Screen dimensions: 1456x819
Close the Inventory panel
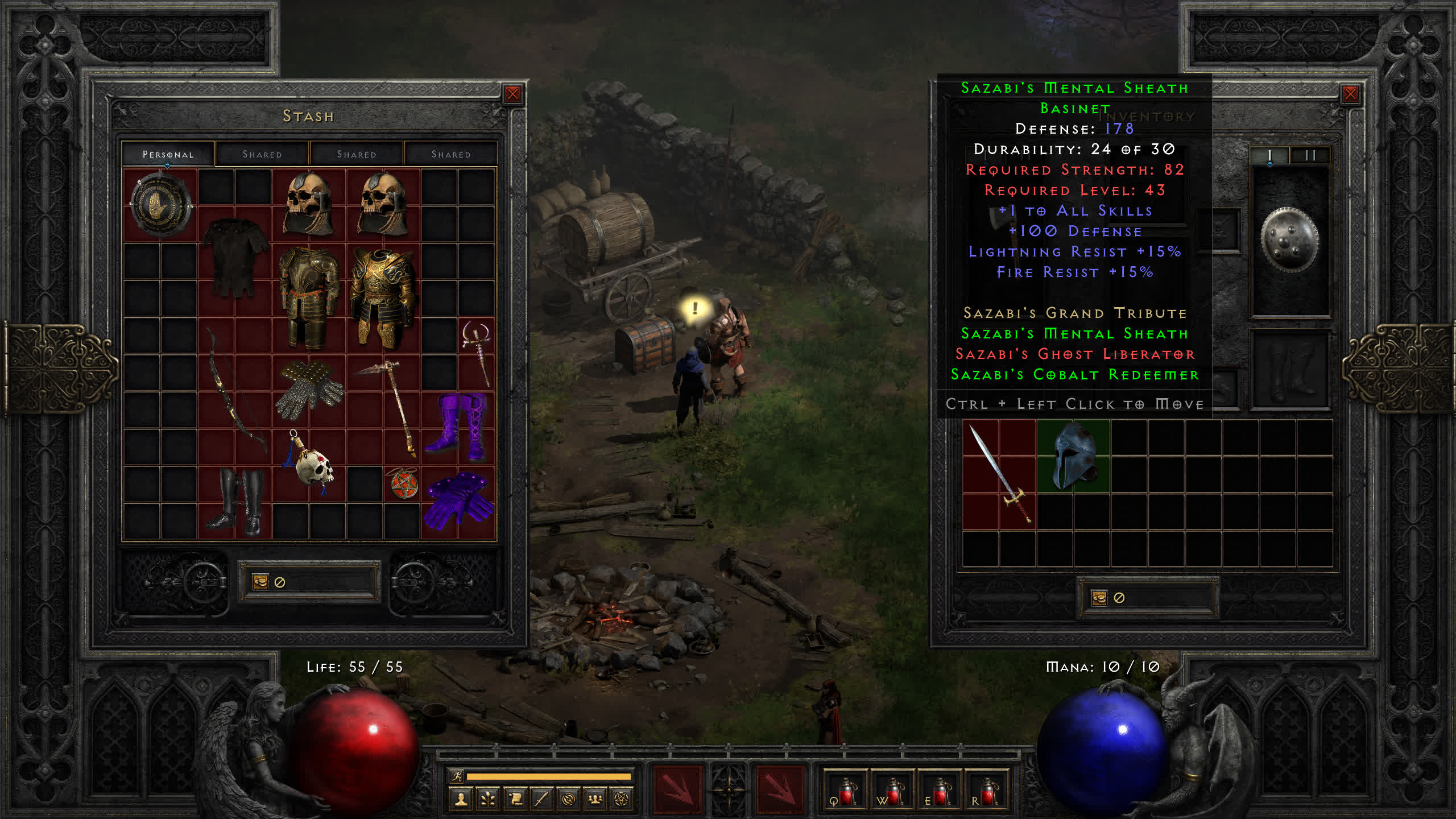[x=1350, y=94]
